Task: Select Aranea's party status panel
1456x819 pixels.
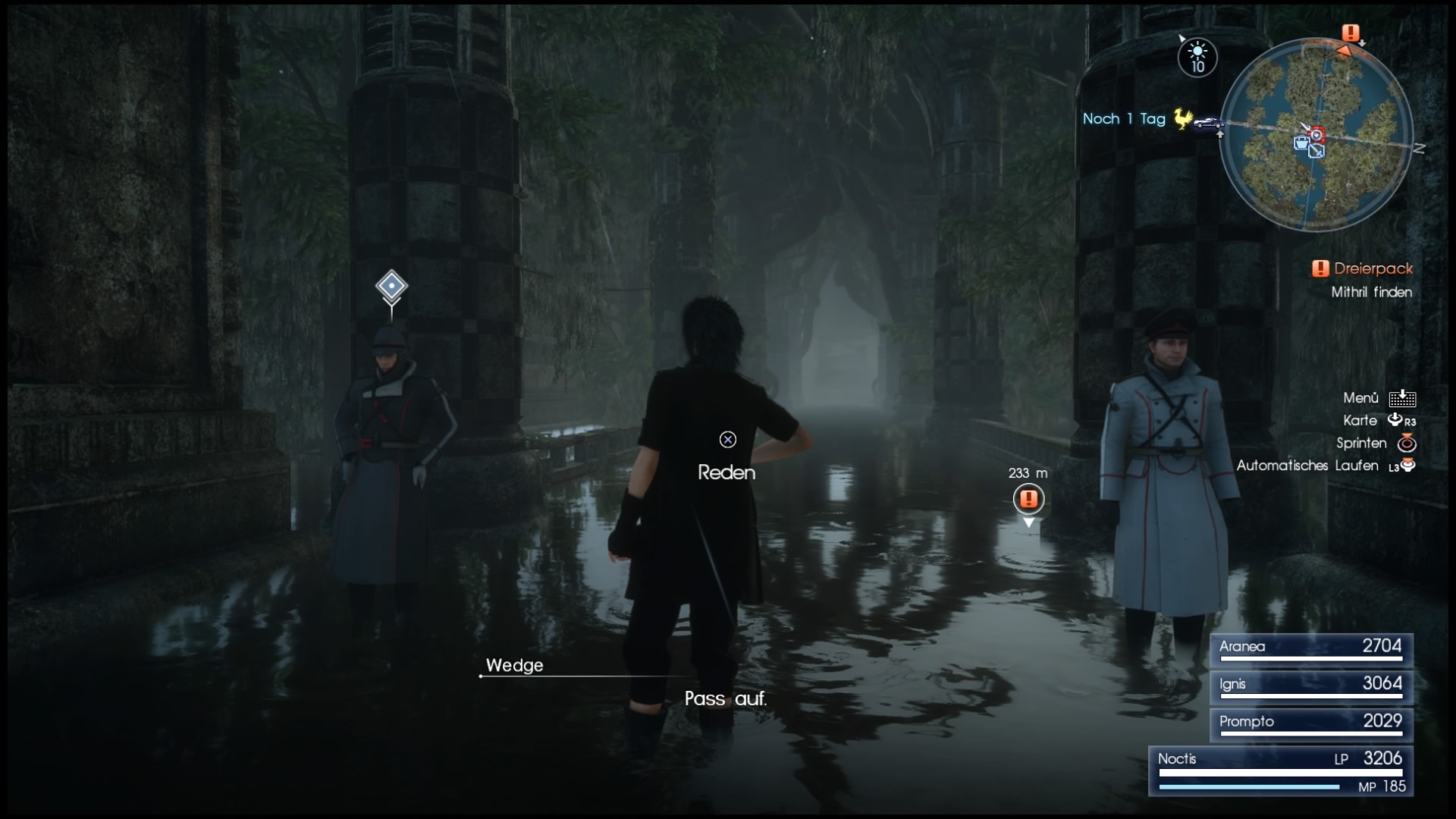Action: pyautogui.click(x=1310, y=649)
